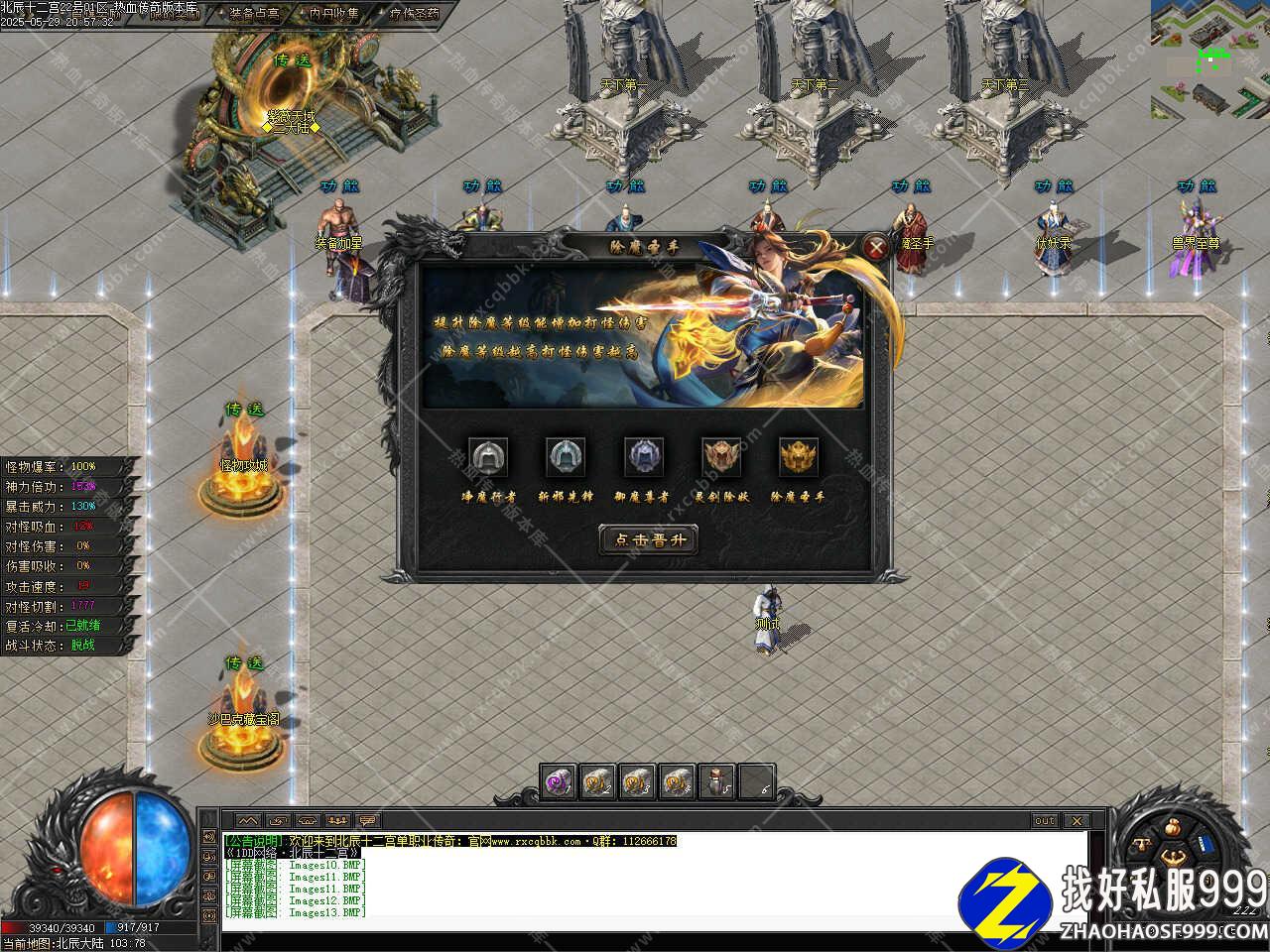Viewport: 1270px width, 952px height.
Task: Select the silver 净魔行者 rank icon
Action: coord(487,457)
